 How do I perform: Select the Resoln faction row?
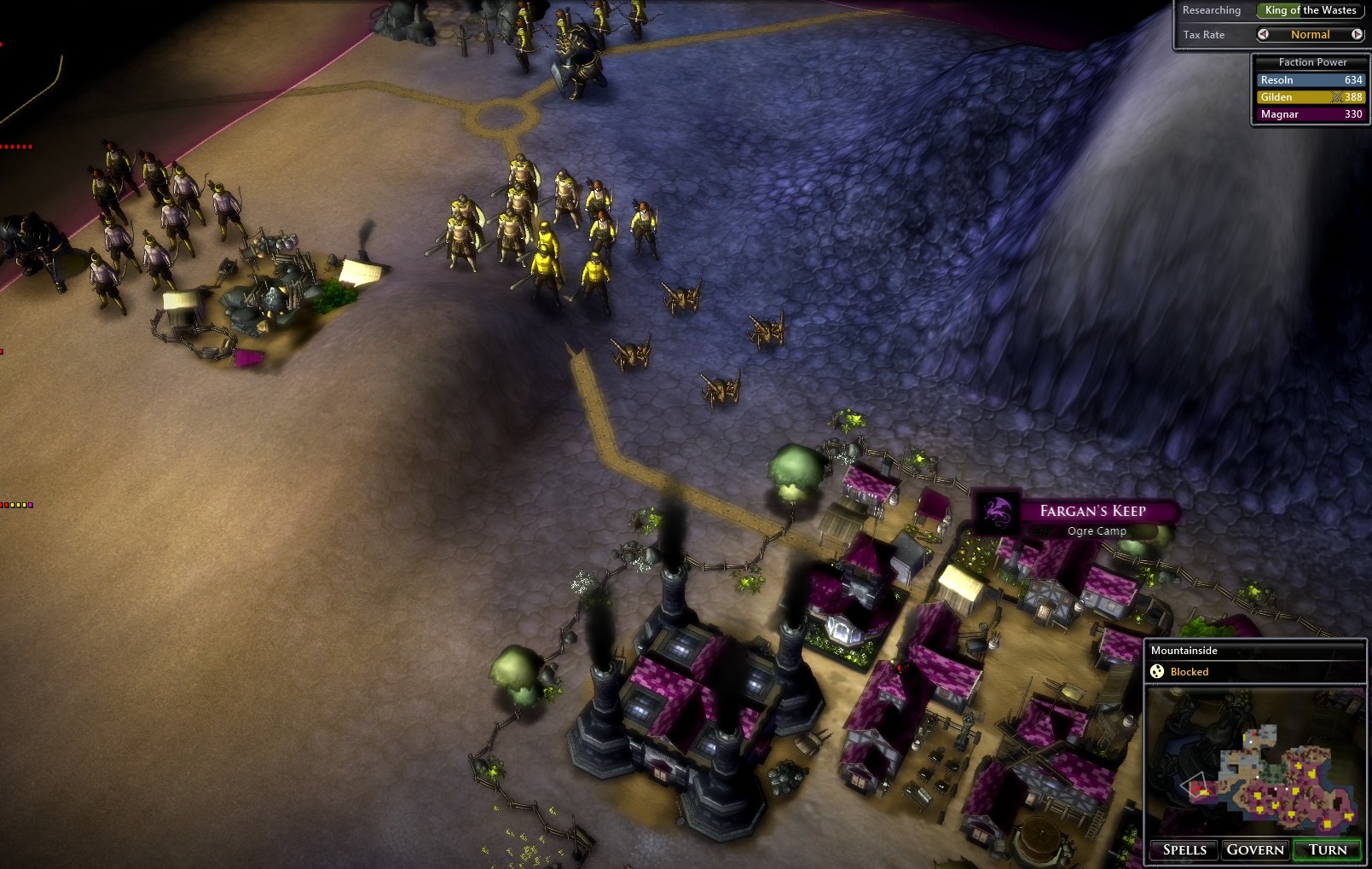tap(1311, 80)
